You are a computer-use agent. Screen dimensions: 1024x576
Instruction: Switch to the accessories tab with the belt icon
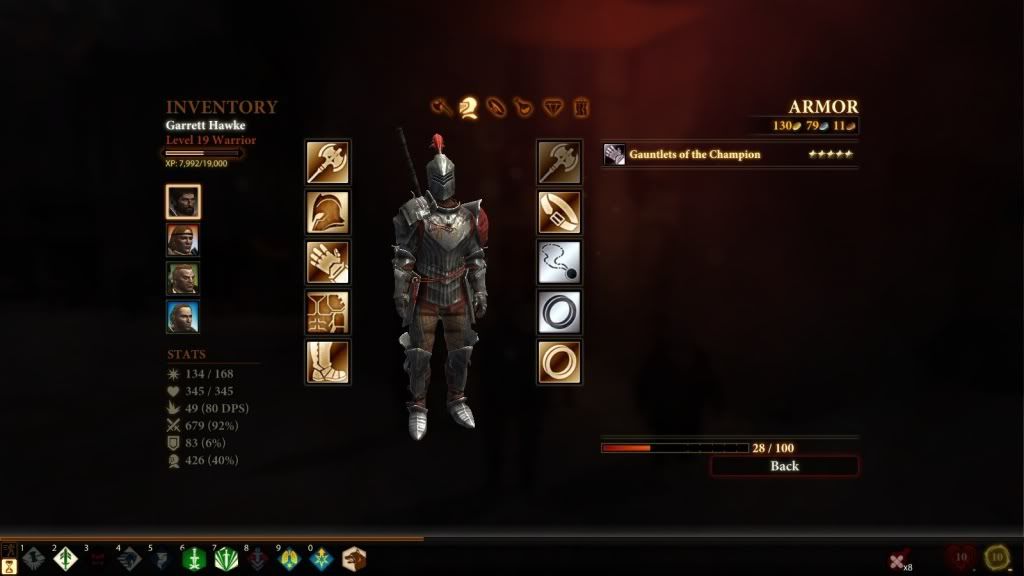click(496, 106)
